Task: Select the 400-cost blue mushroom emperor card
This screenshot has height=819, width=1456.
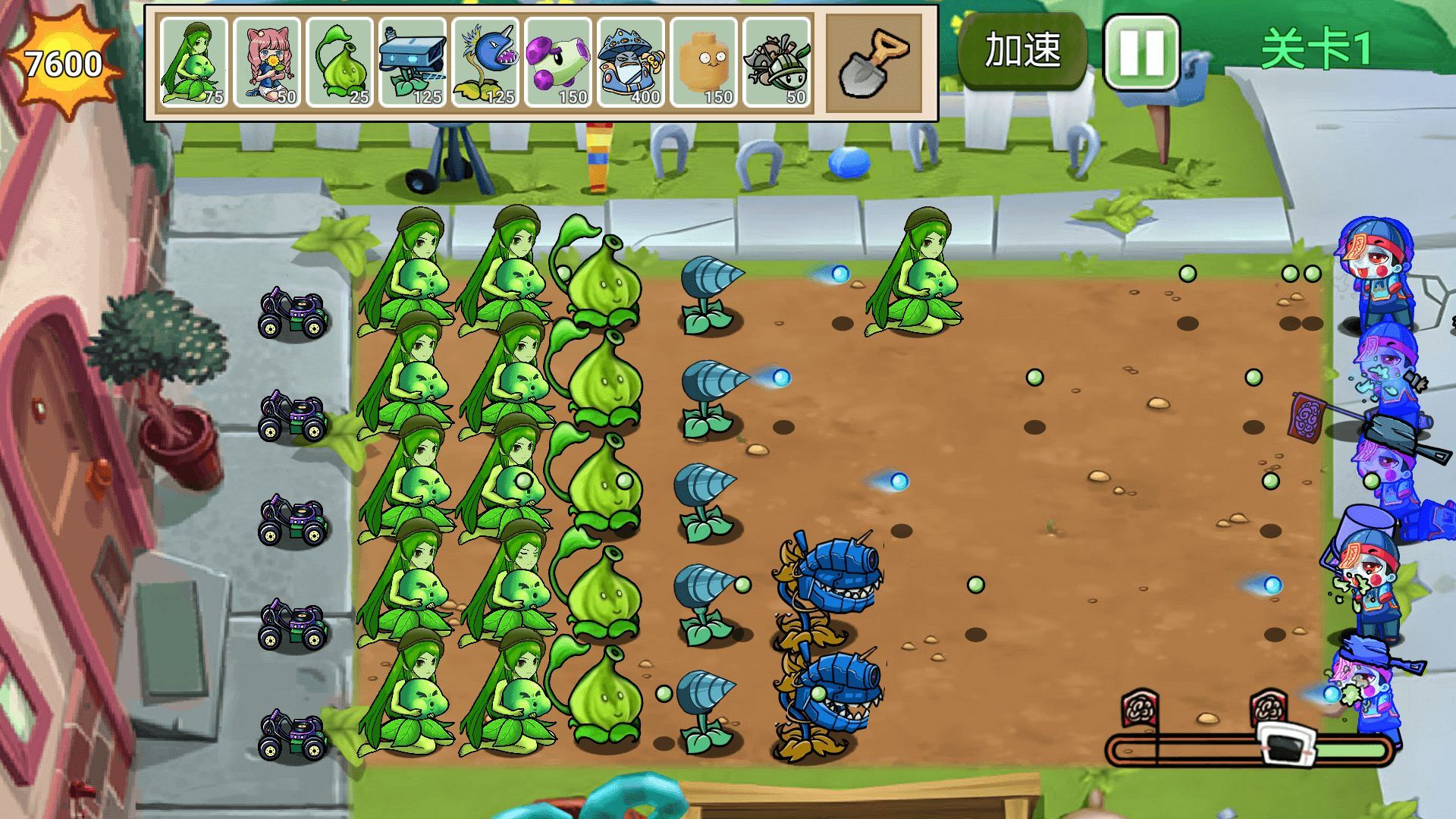Action: [x=632, y=61]
